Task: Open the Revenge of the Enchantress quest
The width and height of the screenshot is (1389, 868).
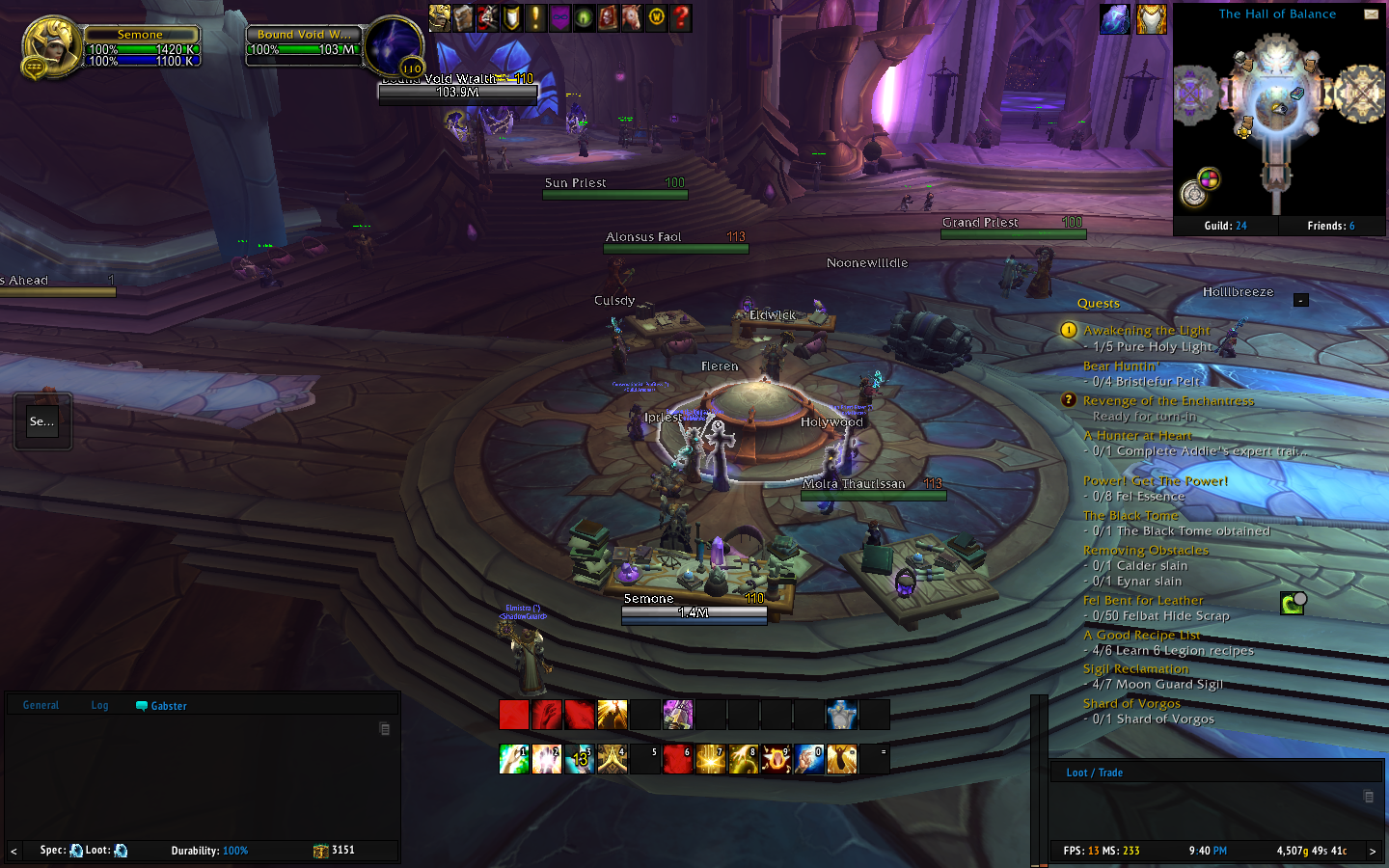Action: click(x=1168, y=400)
